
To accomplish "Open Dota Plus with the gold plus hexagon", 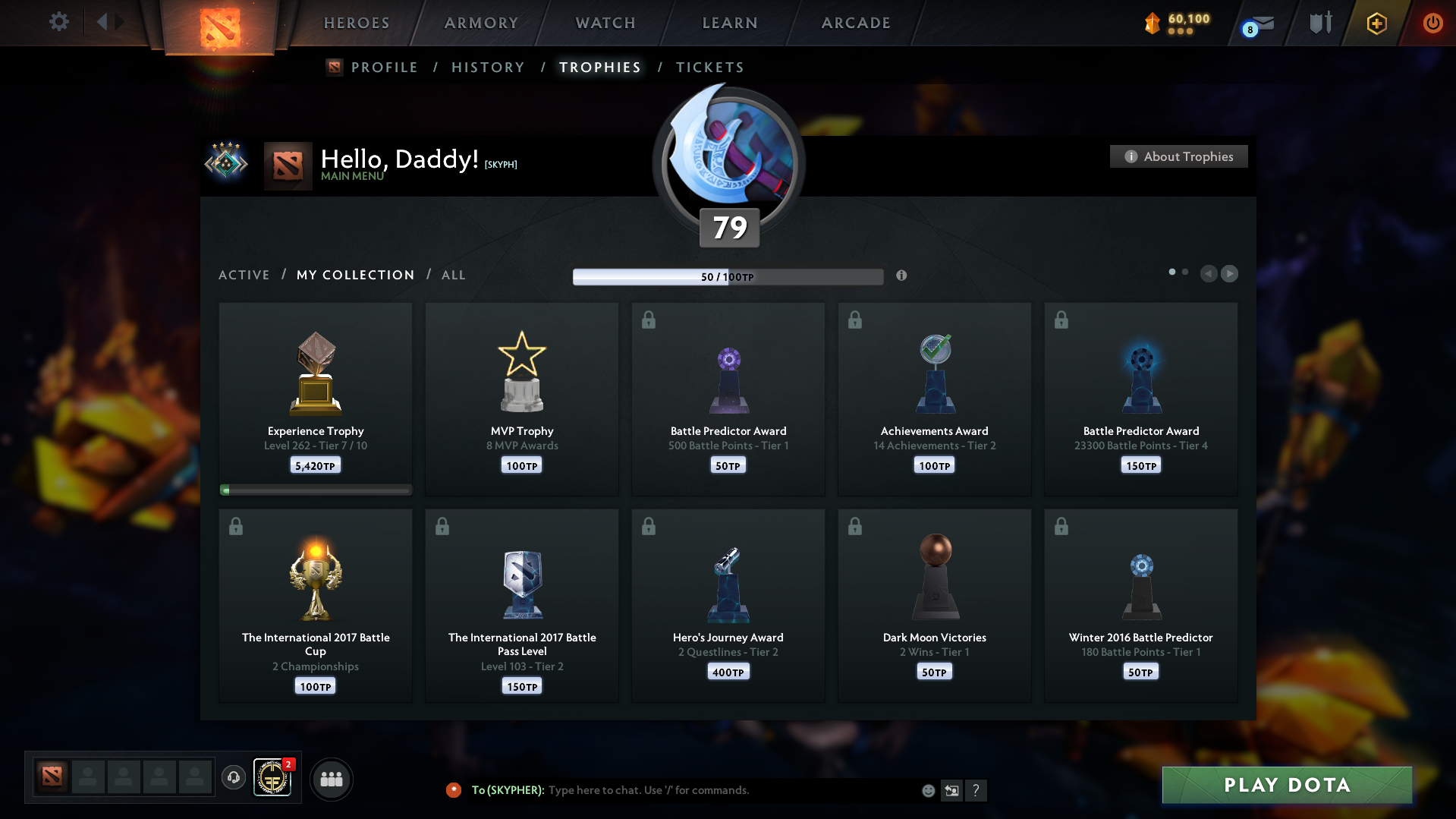I will pos(1376,24).
